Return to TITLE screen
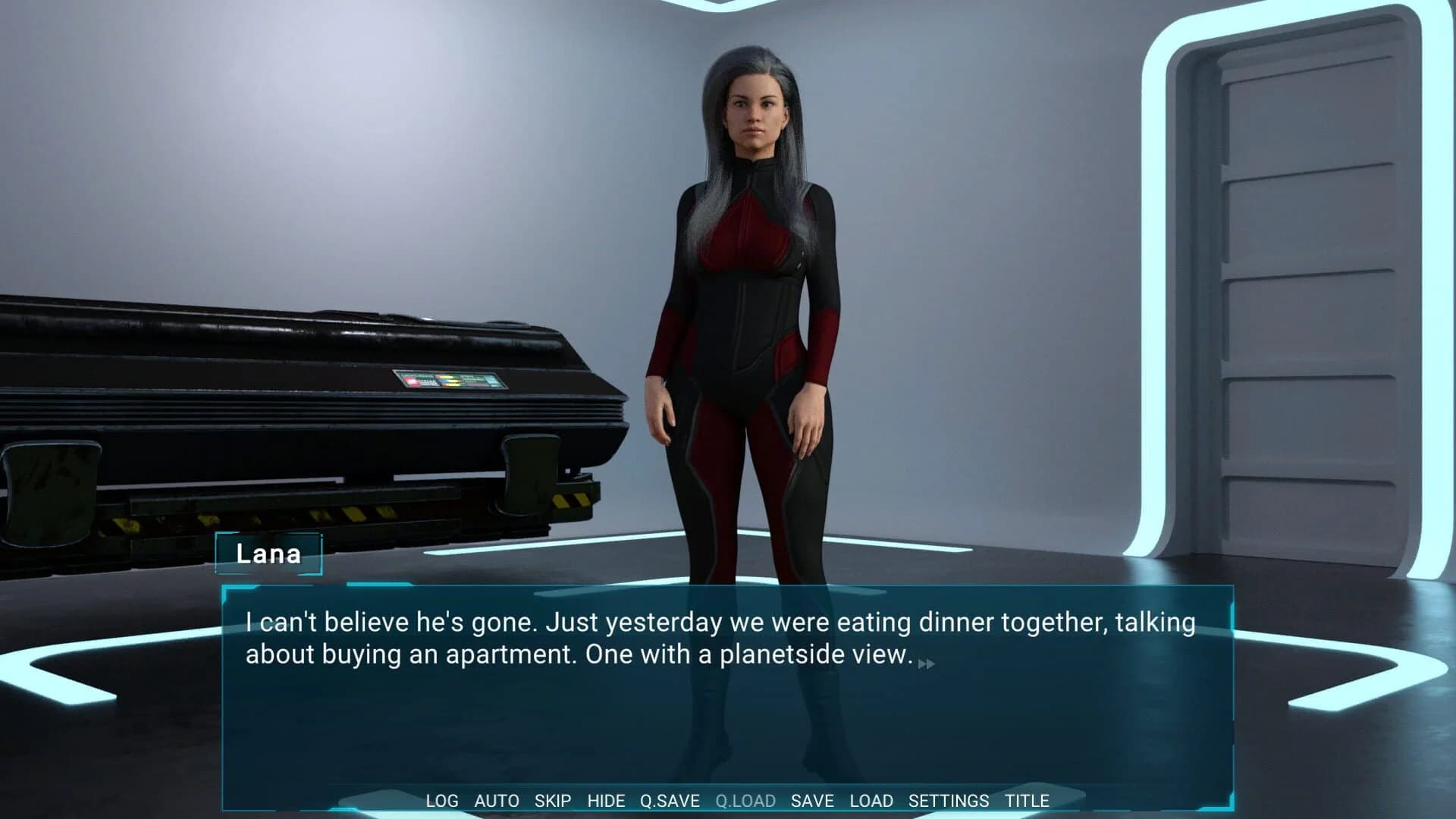1456x819 pixels. coord(1028,800)
